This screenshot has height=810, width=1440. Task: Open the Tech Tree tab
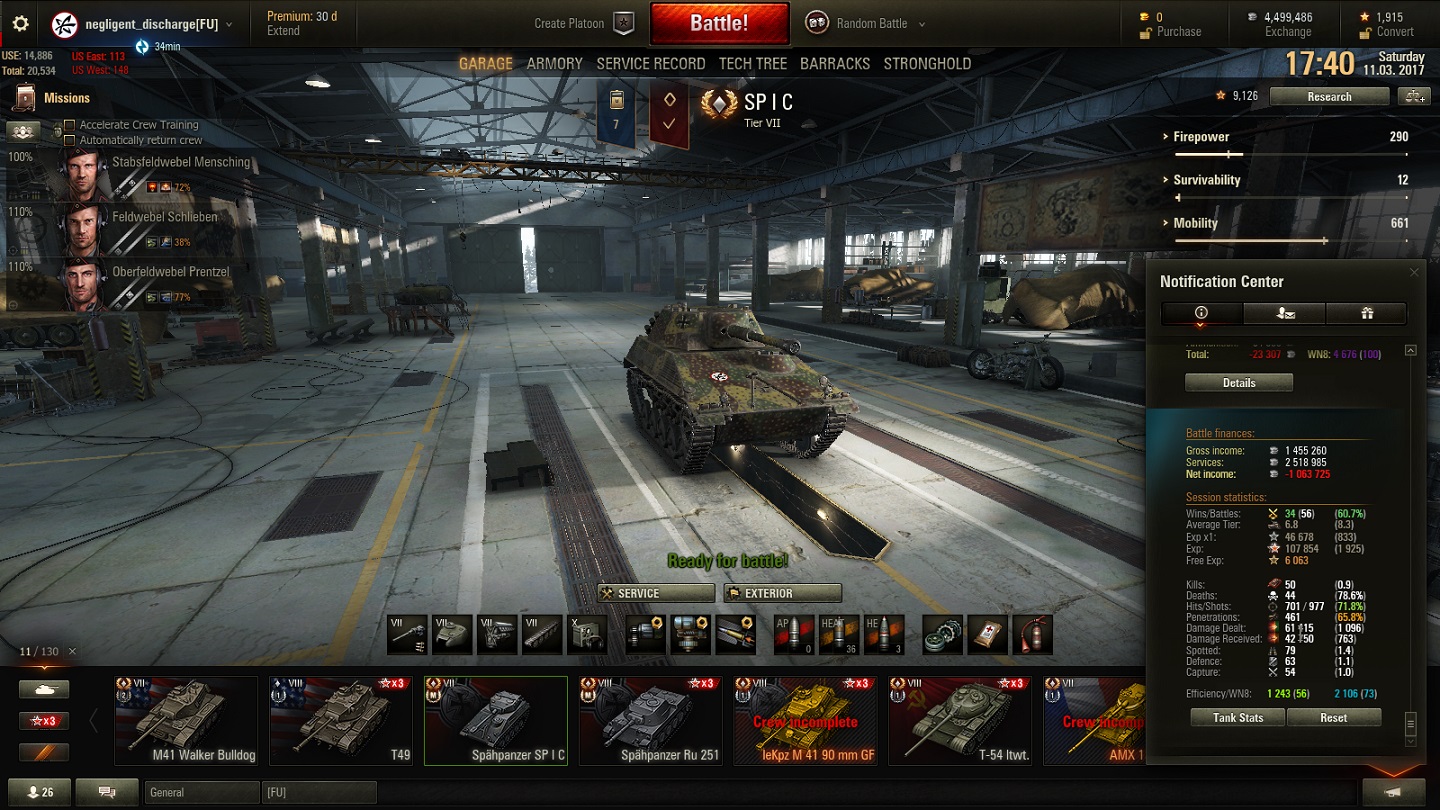coord(752,63)
